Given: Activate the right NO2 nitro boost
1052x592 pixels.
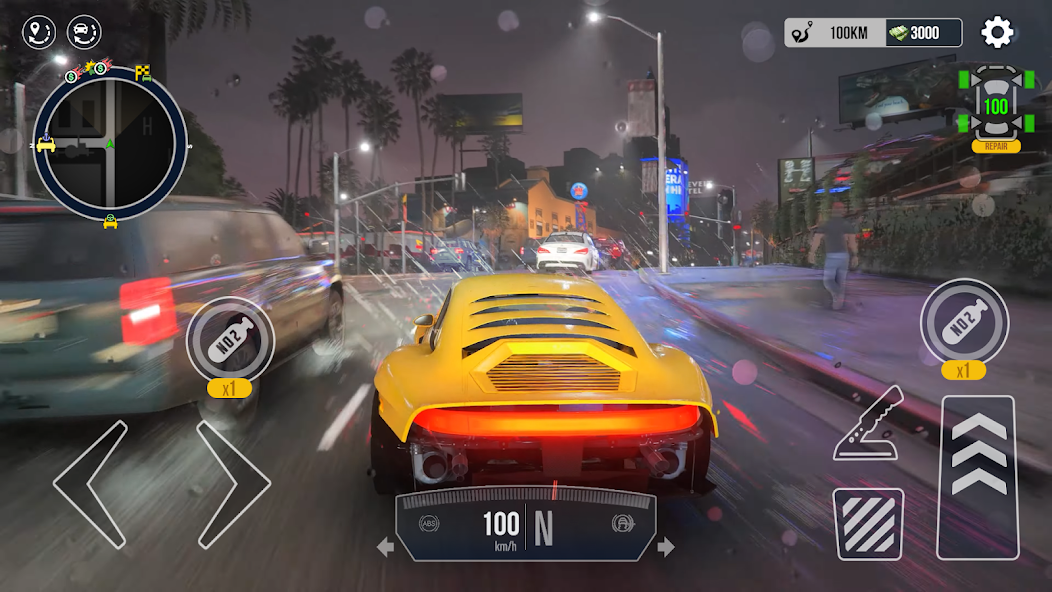Looking at the screenshot, I should click(x=964, y=322).
